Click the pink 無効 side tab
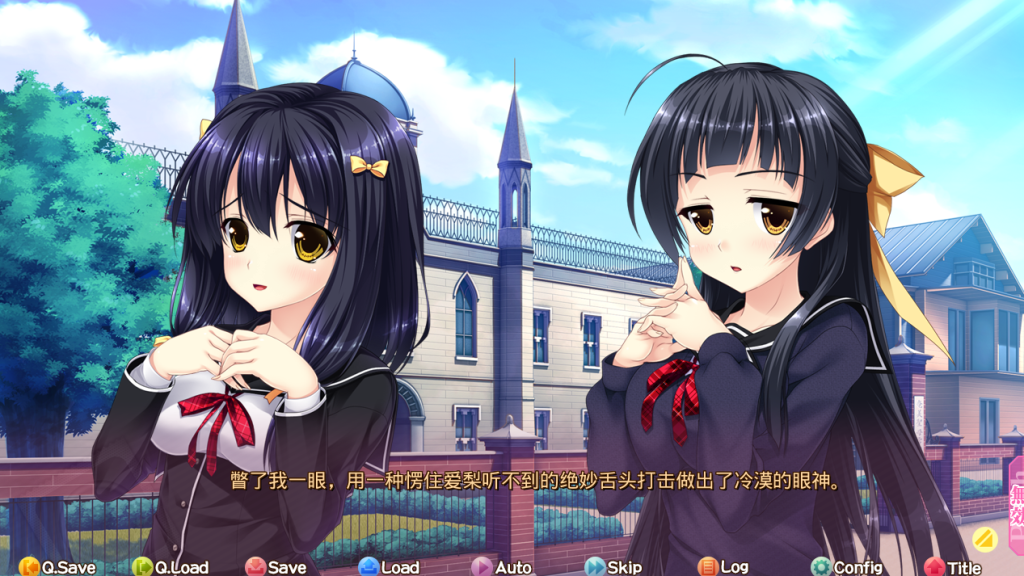The width and height of the screenshot is (1024, 576). [x=1015, y=492]
